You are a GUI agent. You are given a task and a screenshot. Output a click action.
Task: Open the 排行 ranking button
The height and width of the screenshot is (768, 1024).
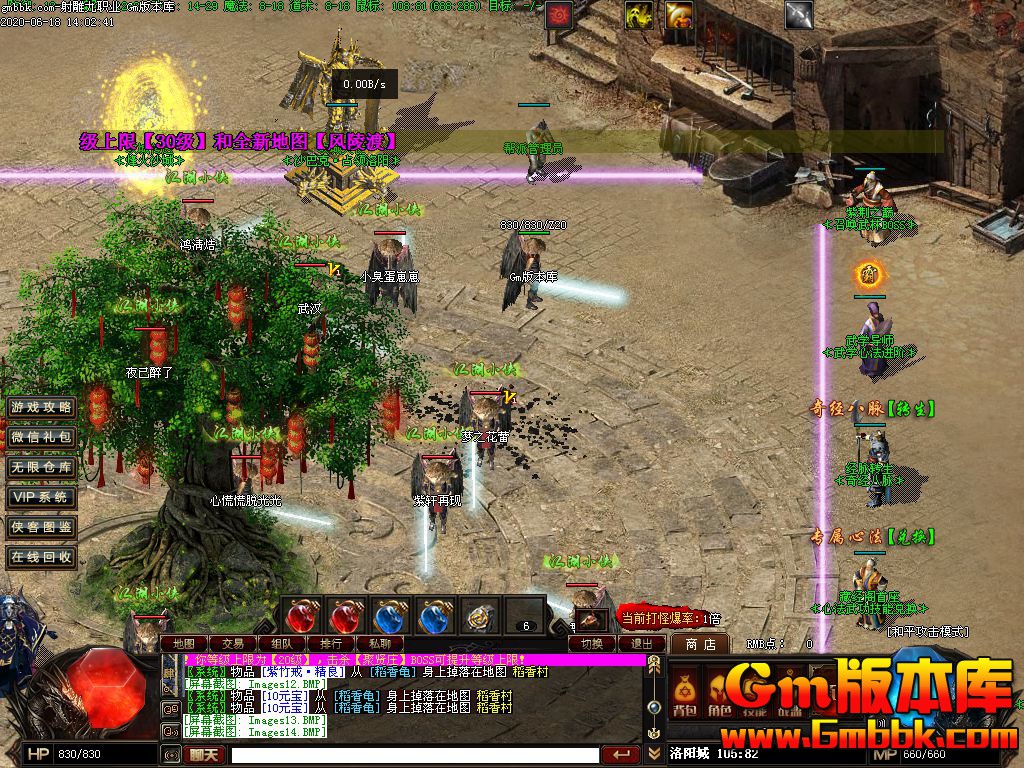pos(331,643)
